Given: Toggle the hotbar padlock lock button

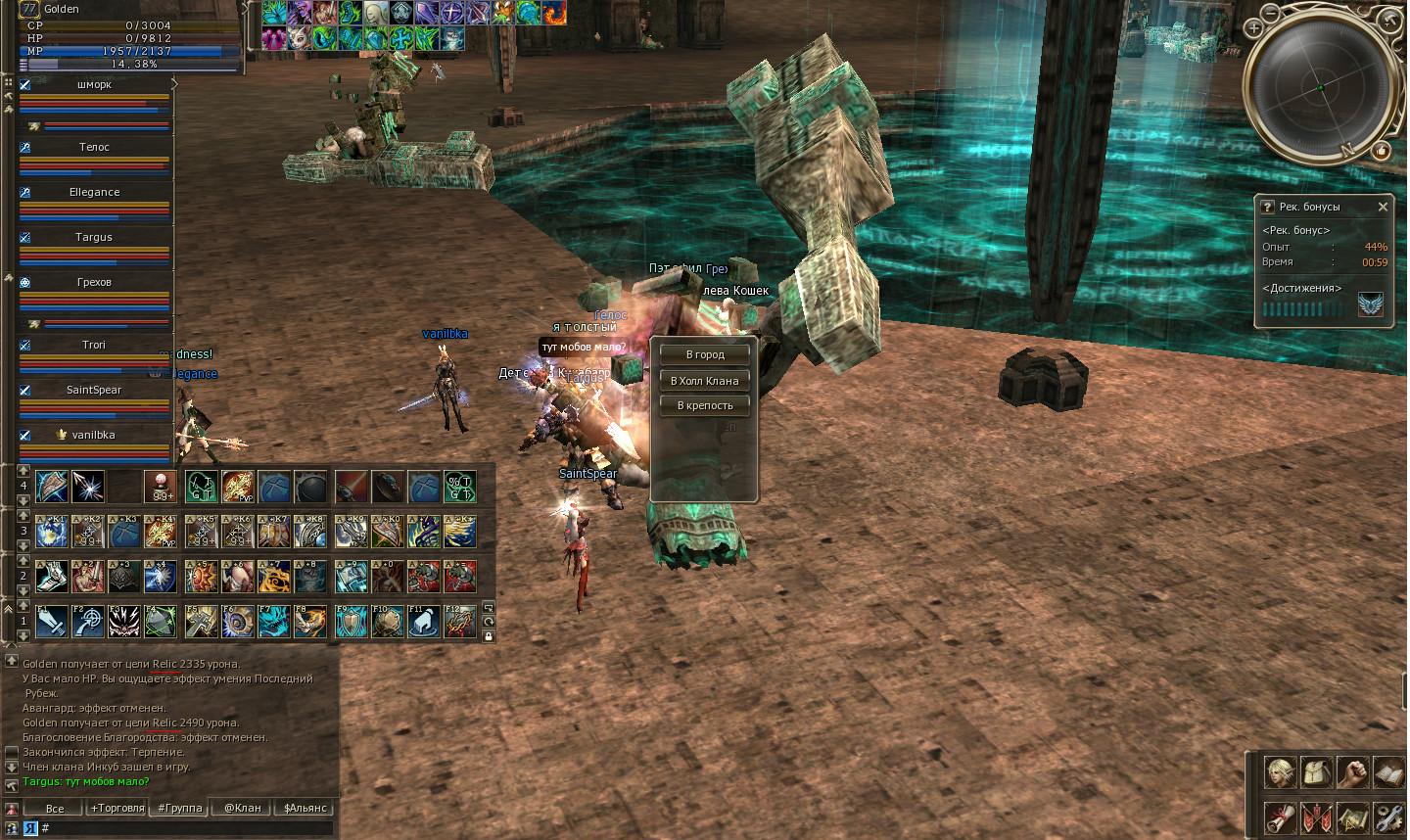Looking at the screenshot, I should coord(488,636).
